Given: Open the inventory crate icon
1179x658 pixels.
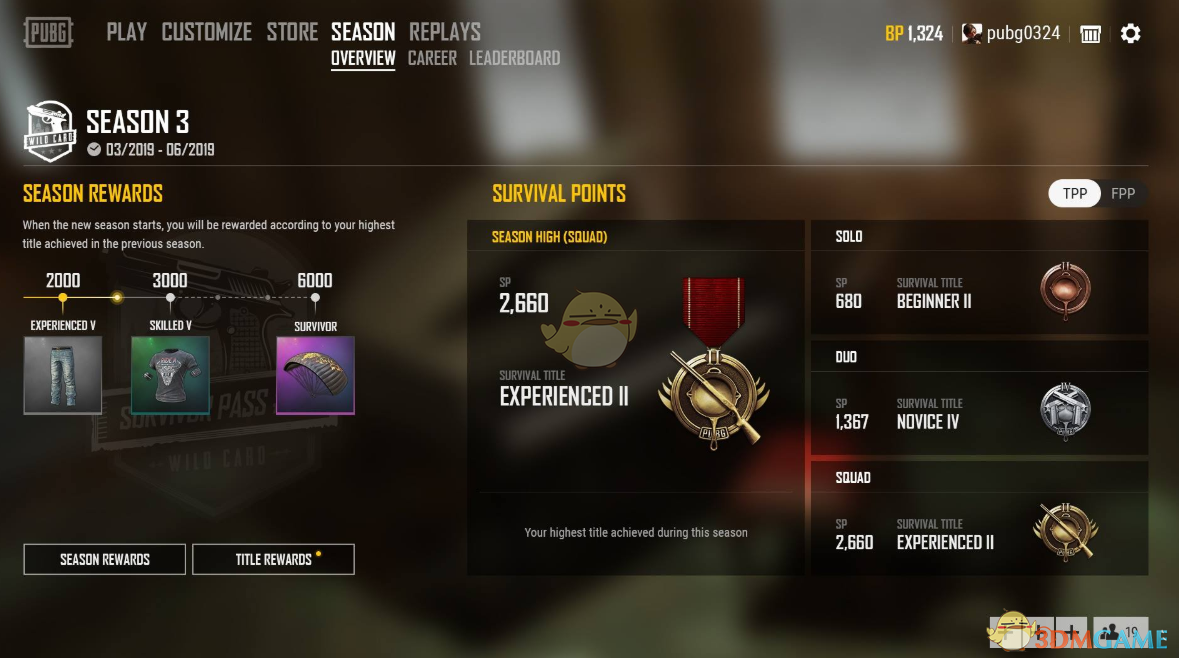Looking at the screenshot, I should pos(1090,34).
